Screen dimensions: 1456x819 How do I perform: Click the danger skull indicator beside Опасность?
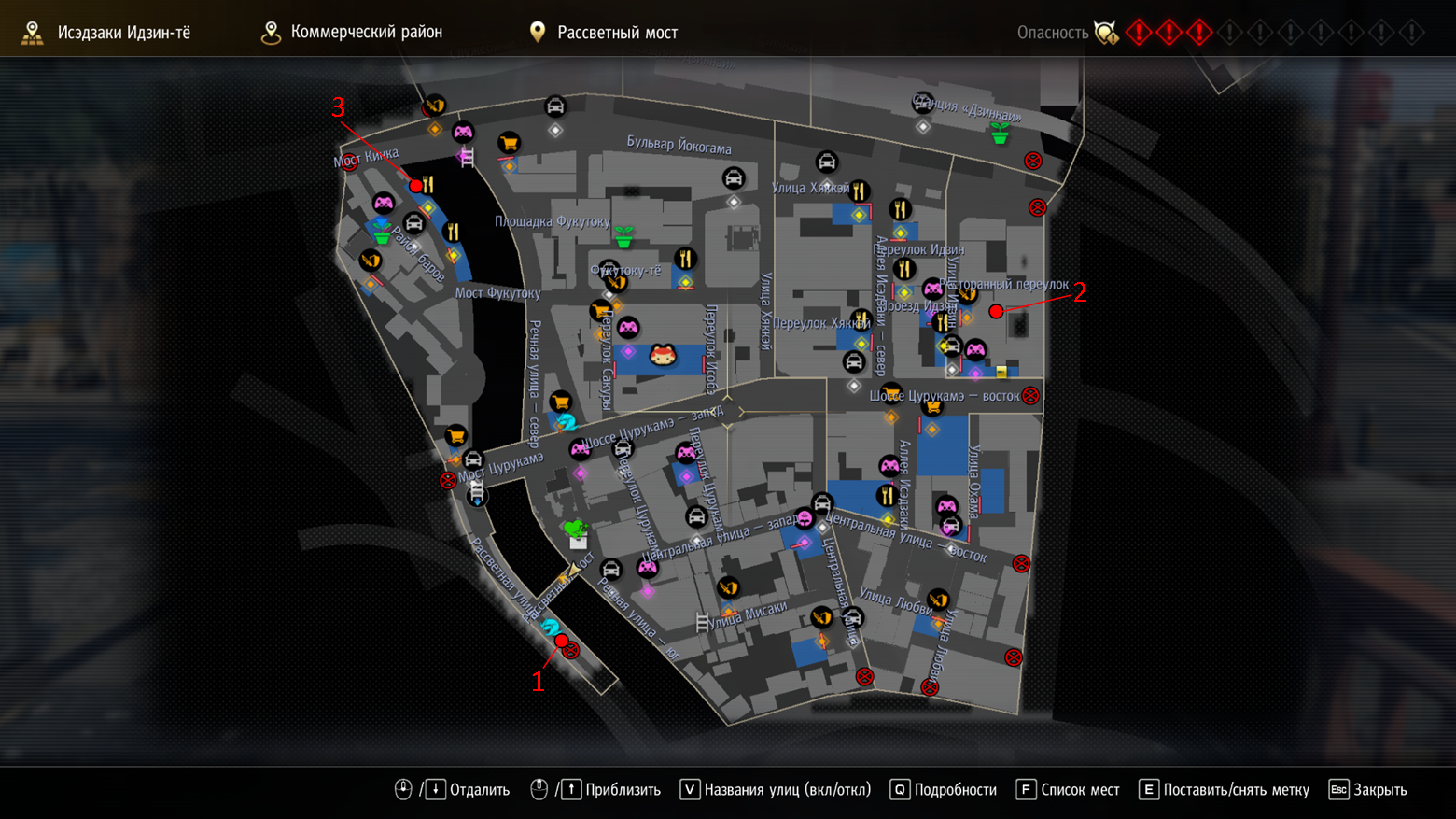(x=1106, y=33)
